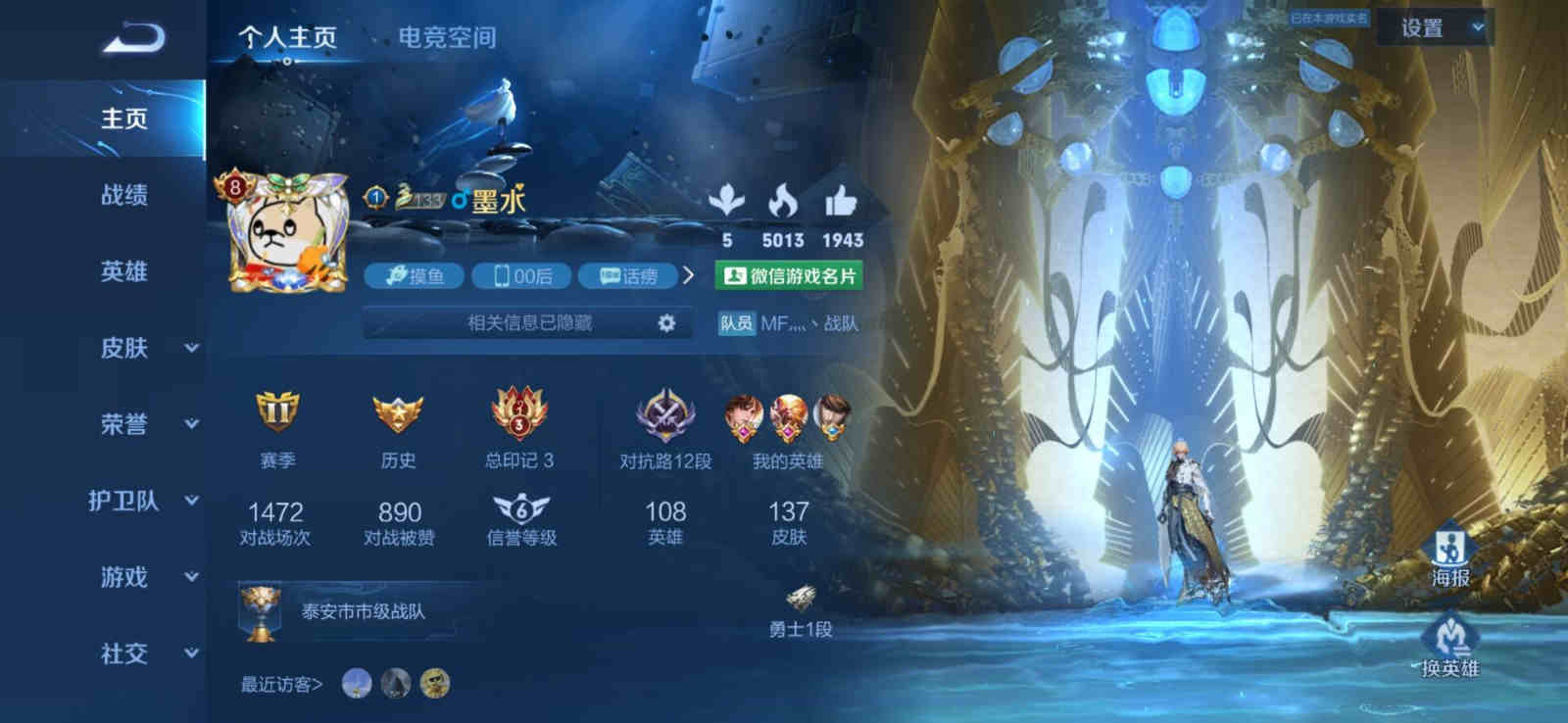Open the gear icon beside 相关信息已隐藏

[664, 321]
